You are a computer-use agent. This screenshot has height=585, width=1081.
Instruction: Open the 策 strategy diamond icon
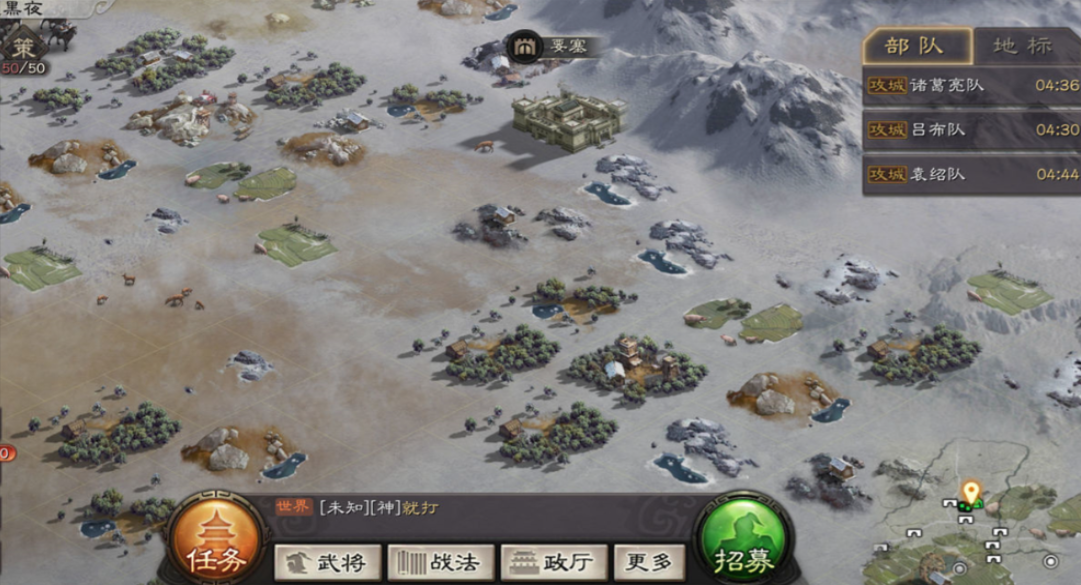(23, 48)
